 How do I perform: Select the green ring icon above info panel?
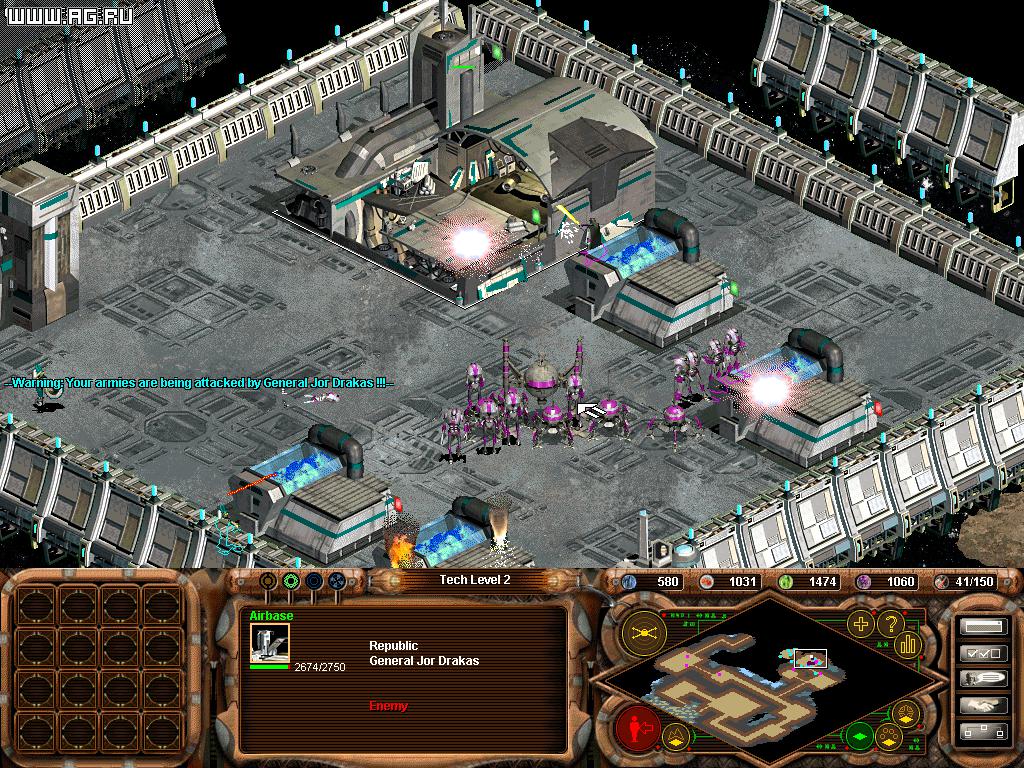coord(291,580)
